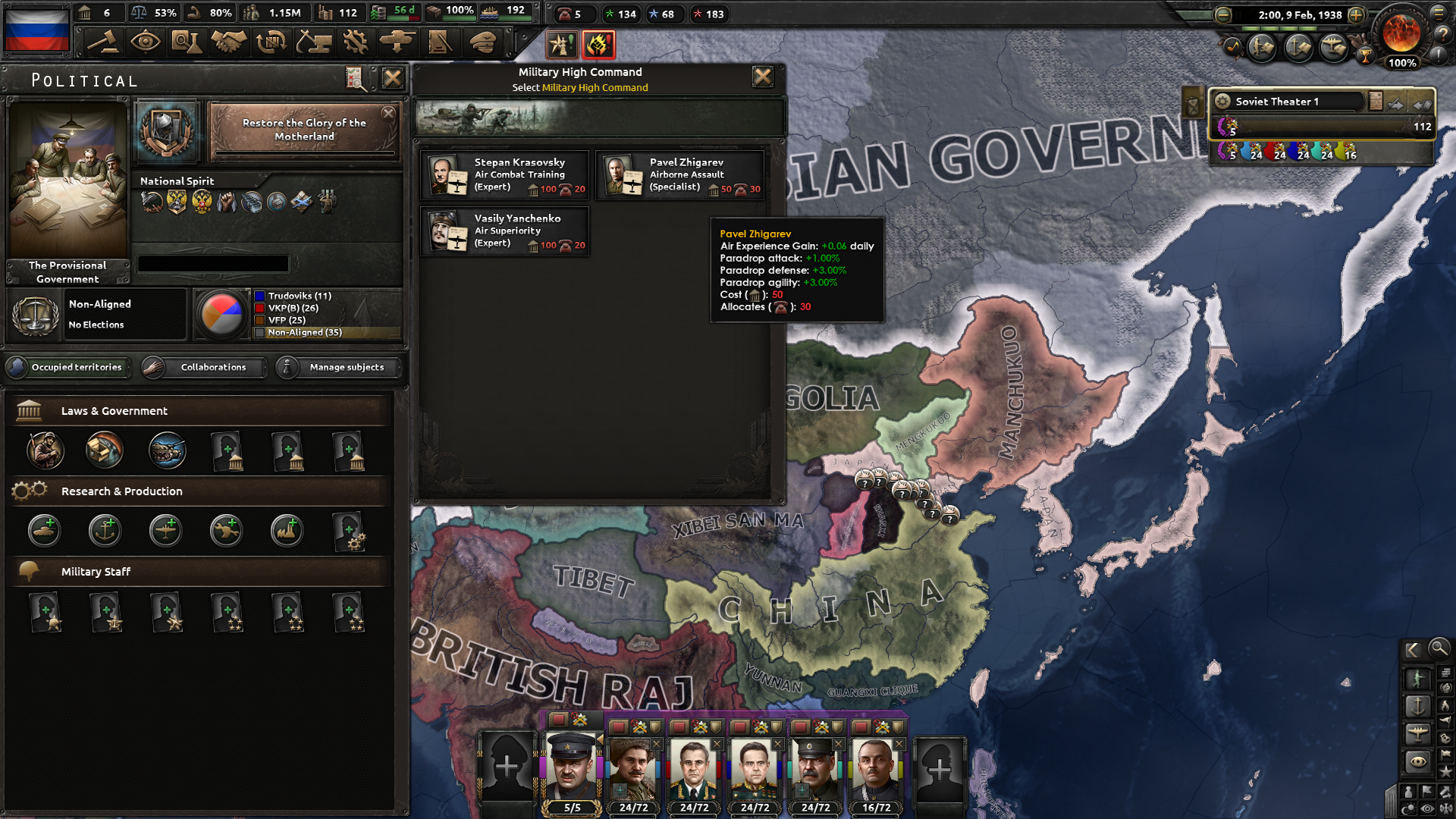Open the Officer Corps cap icon
This screenshot has height=819, width=1456.
pos(480,42)
